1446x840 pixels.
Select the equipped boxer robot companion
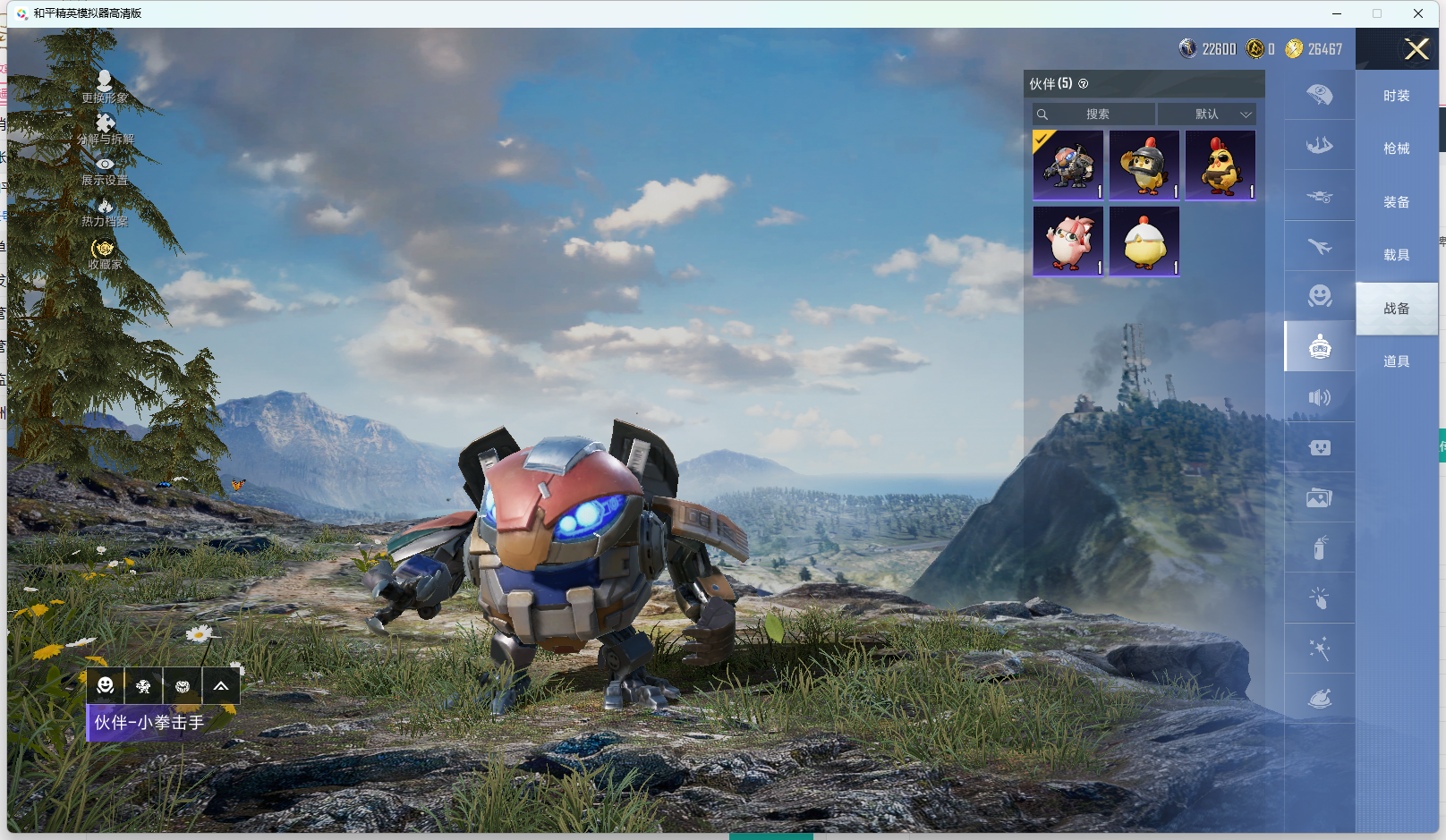[x=1067, y=165]
